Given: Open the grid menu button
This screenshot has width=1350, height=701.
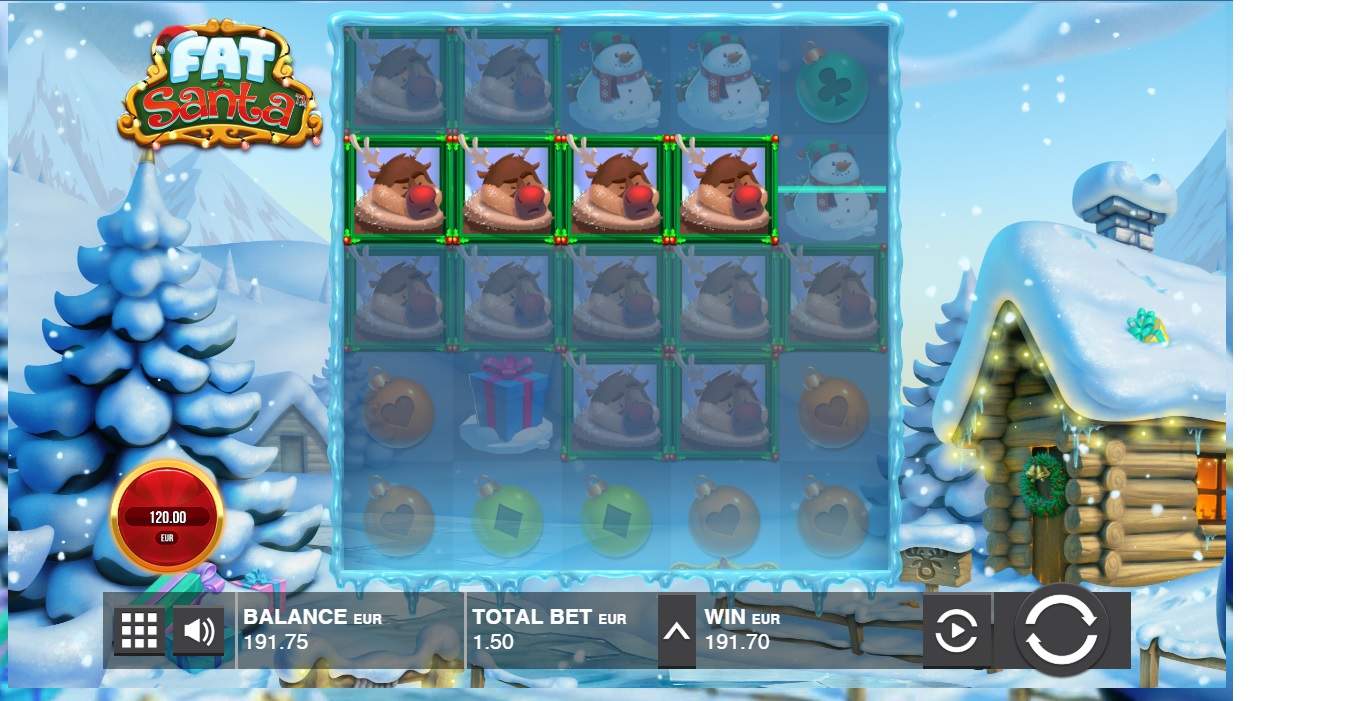Looking at the screenshot, I should tap(139, 631).
